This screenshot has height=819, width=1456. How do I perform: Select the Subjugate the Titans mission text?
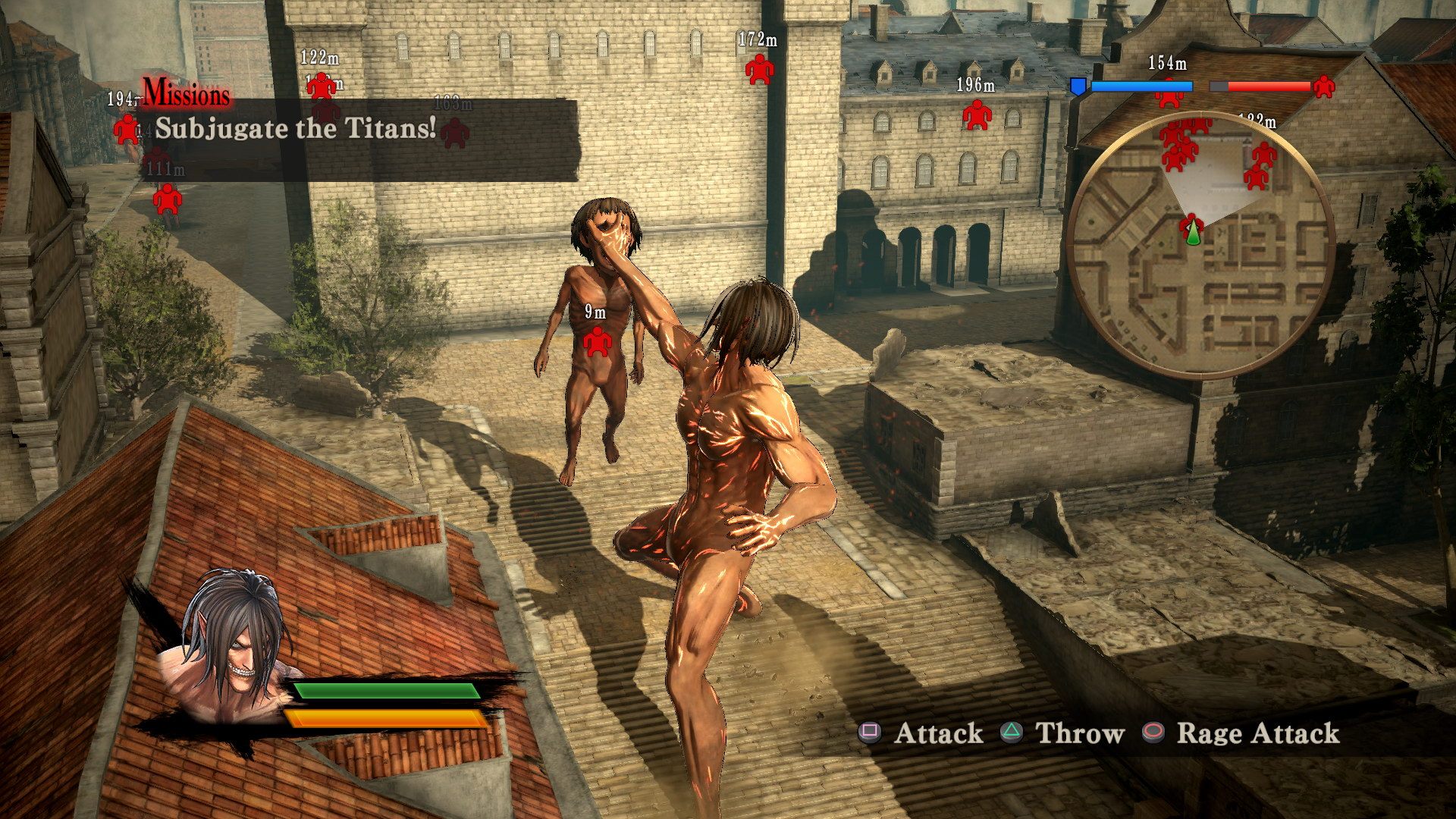click(294, 129)
